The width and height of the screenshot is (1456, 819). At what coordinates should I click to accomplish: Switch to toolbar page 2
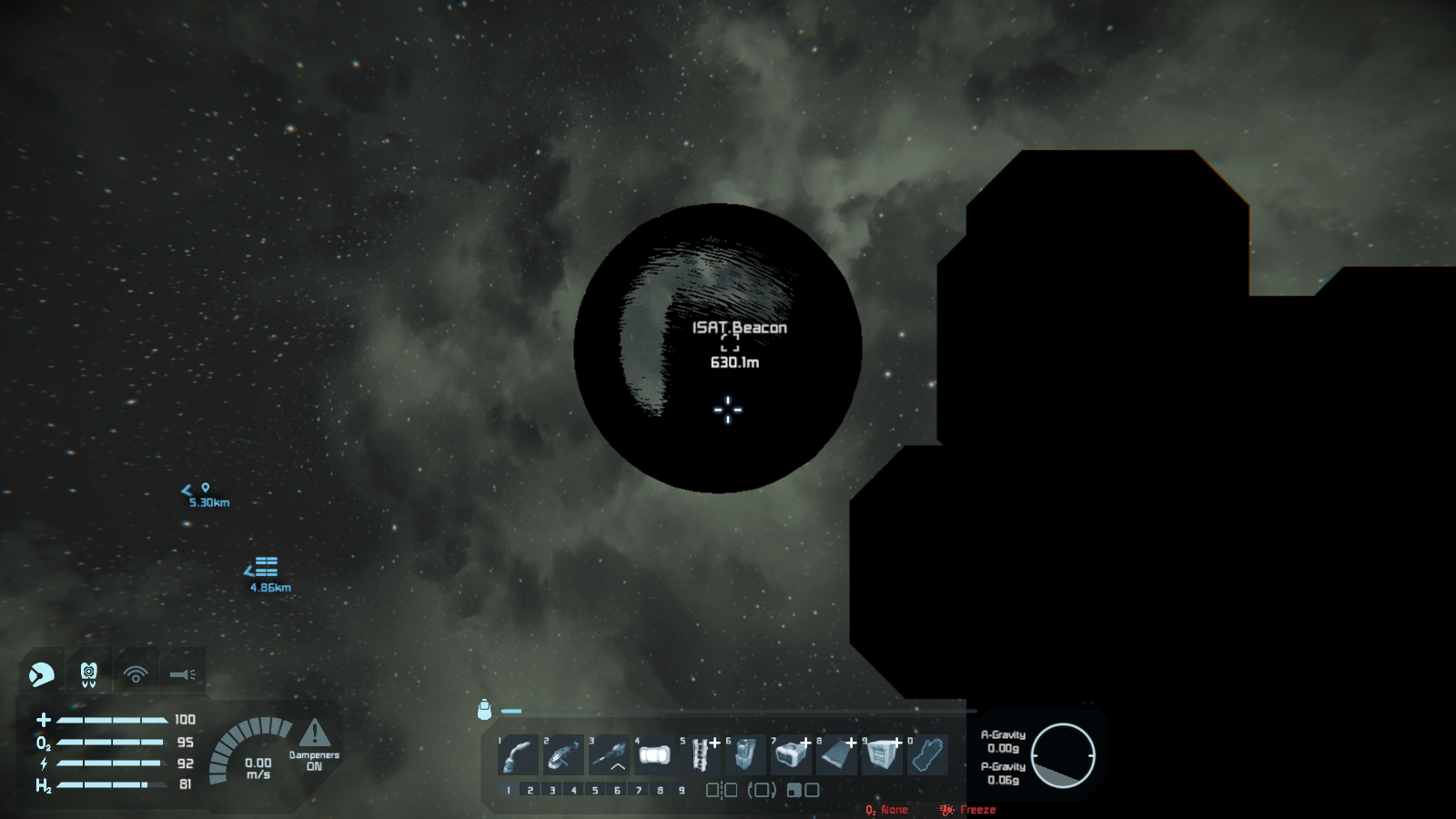click(x=531, y=790)
